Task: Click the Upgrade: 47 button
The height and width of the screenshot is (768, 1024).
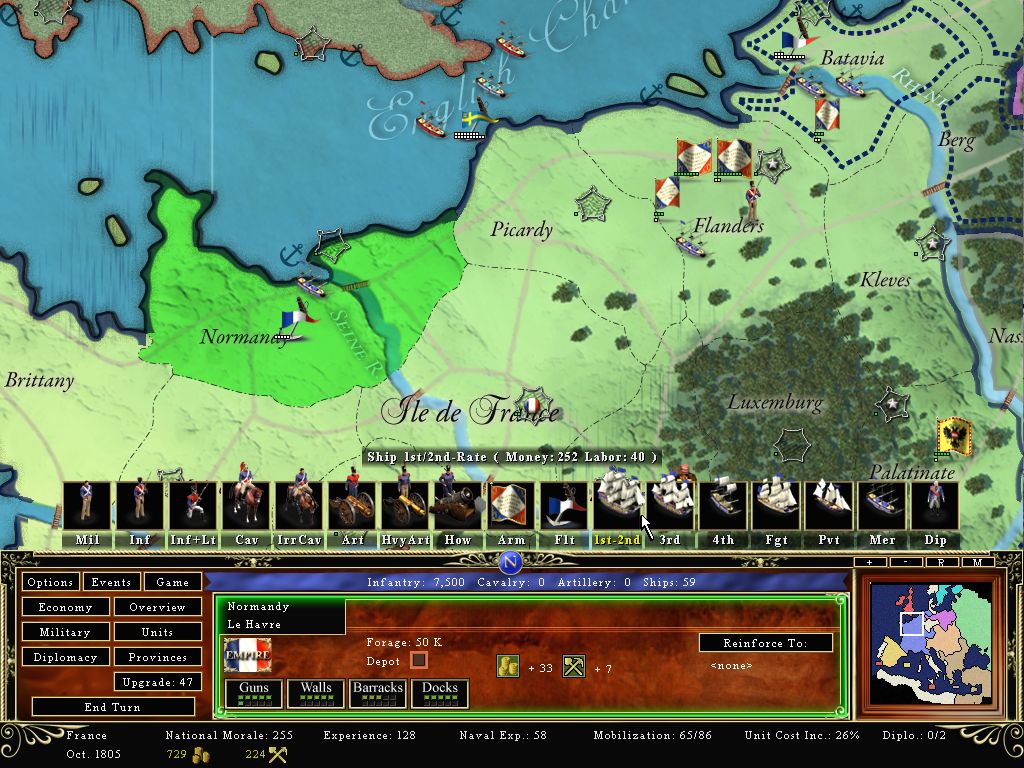Action: pos(157,682)
